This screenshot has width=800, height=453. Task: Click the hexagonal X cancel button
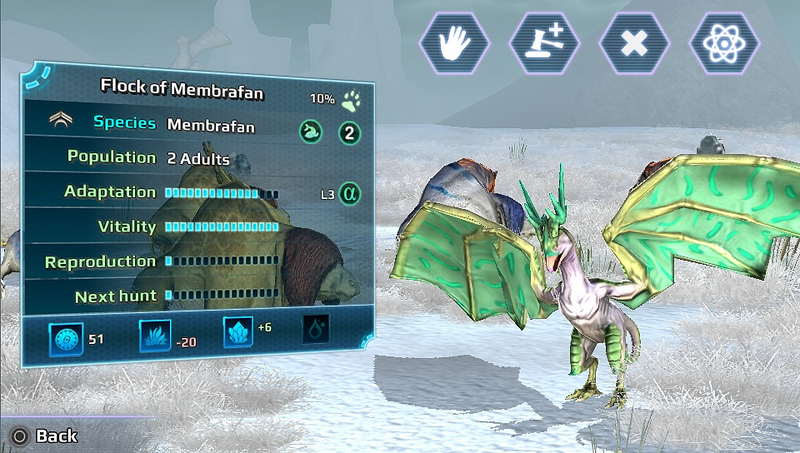(x=634, y=42)
